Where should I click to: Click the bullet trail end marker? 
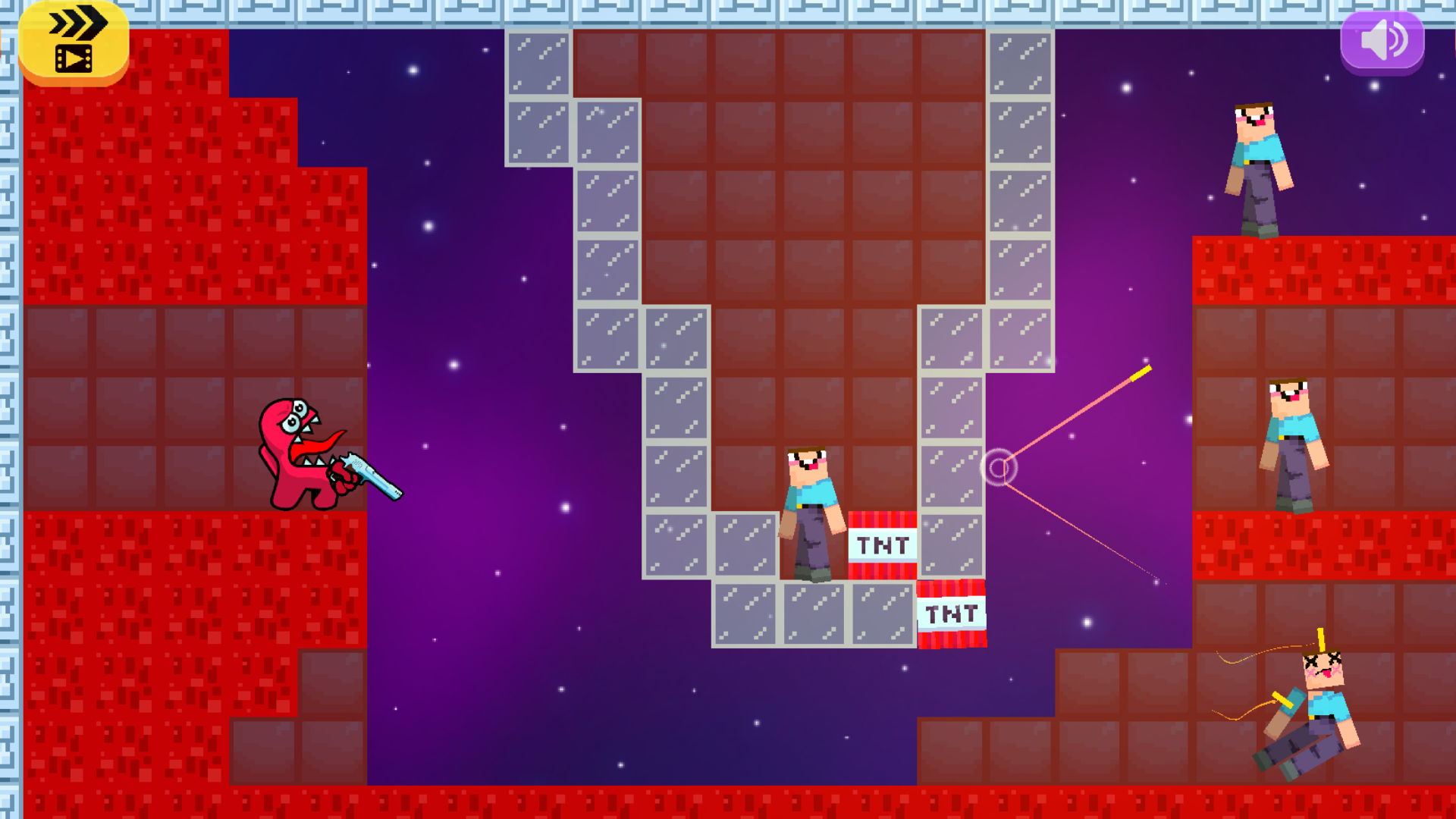click(1143, 371)
